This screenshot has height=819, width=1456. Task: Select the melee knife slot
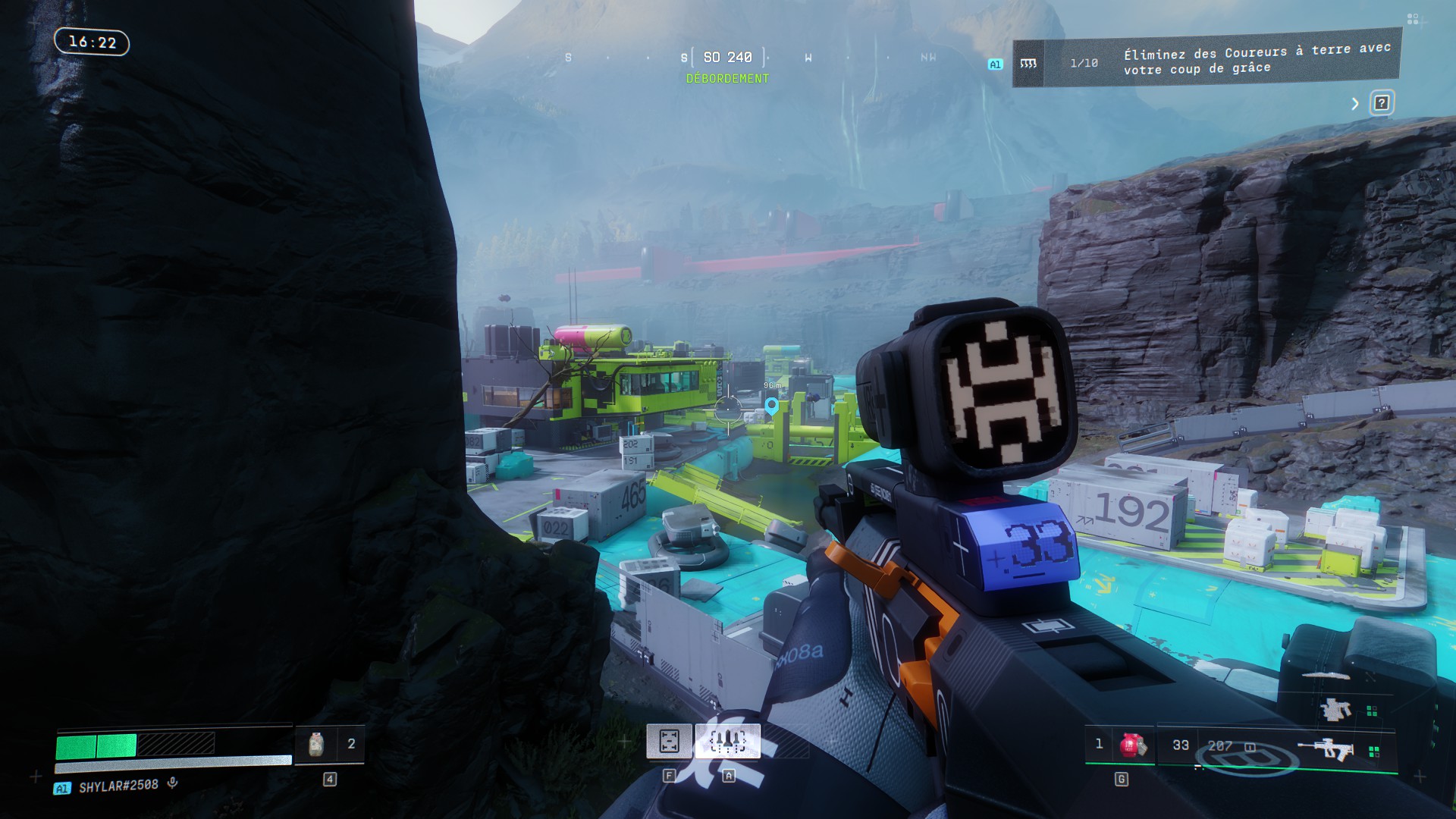pos(1326,675)
